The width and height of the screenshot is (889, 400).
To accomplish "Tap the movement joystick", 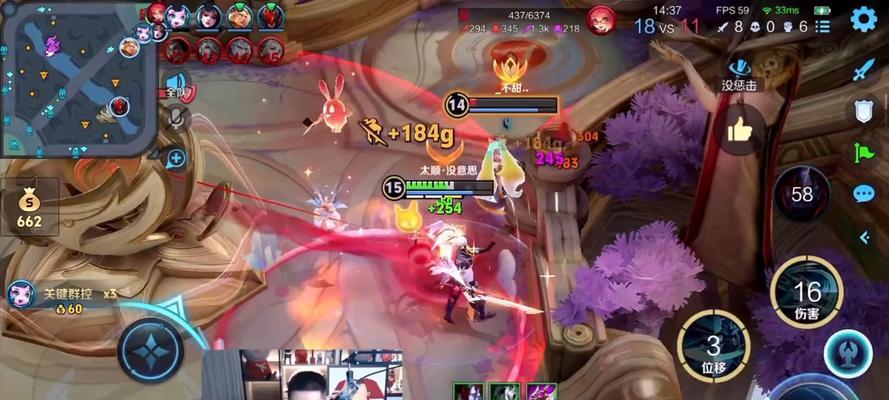I will [x=150, y=350].
